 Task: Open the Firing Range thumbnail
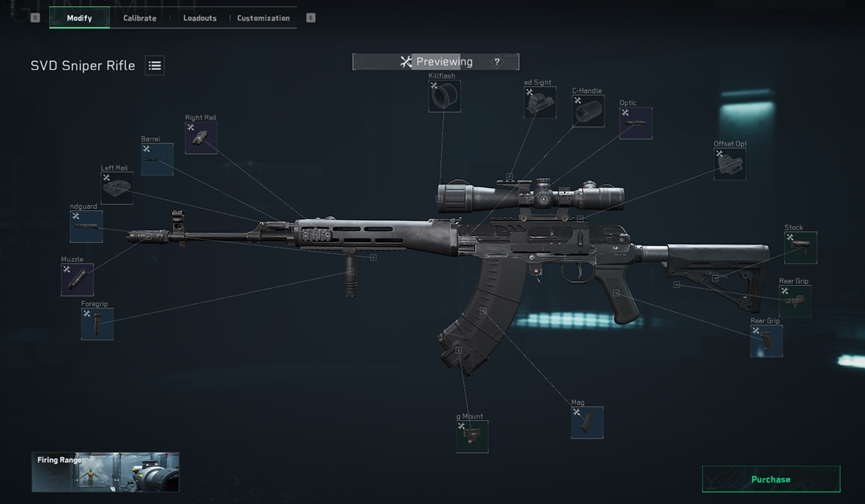106,472
